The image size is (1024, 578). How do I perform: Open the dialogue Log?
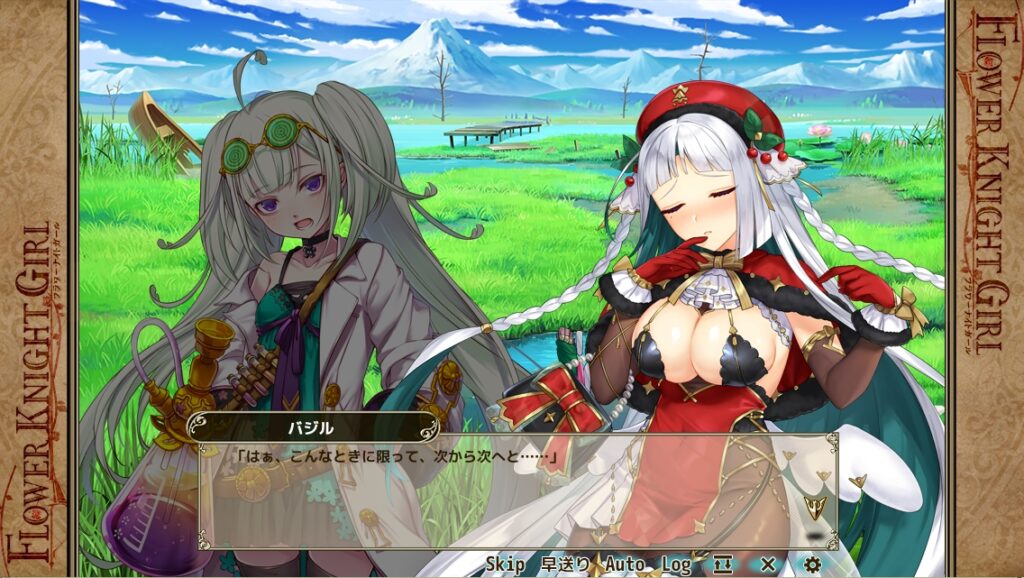click(x=676, y=565)
